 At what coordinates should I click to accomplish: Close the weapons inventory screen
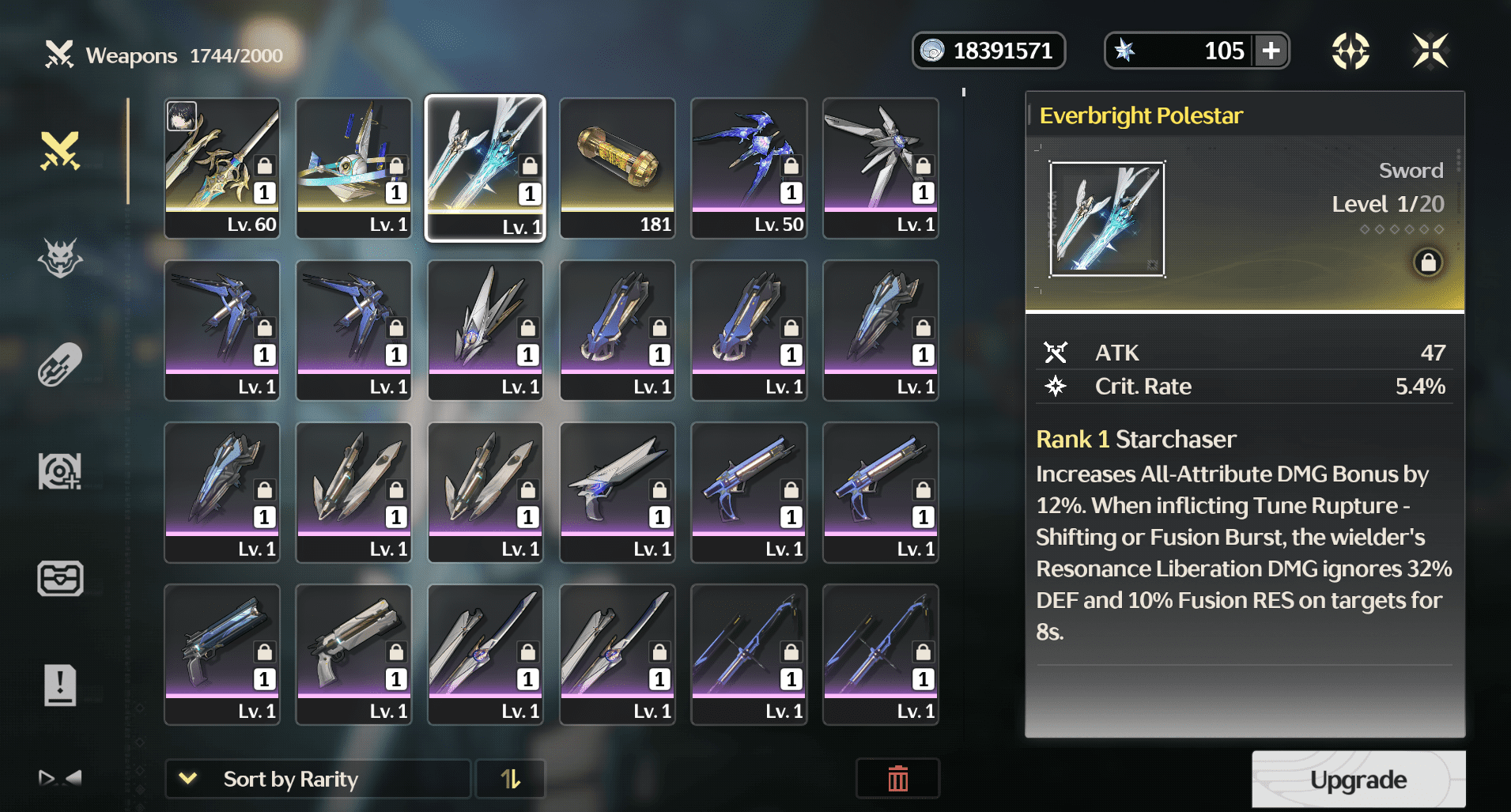tap(1430, 51)
